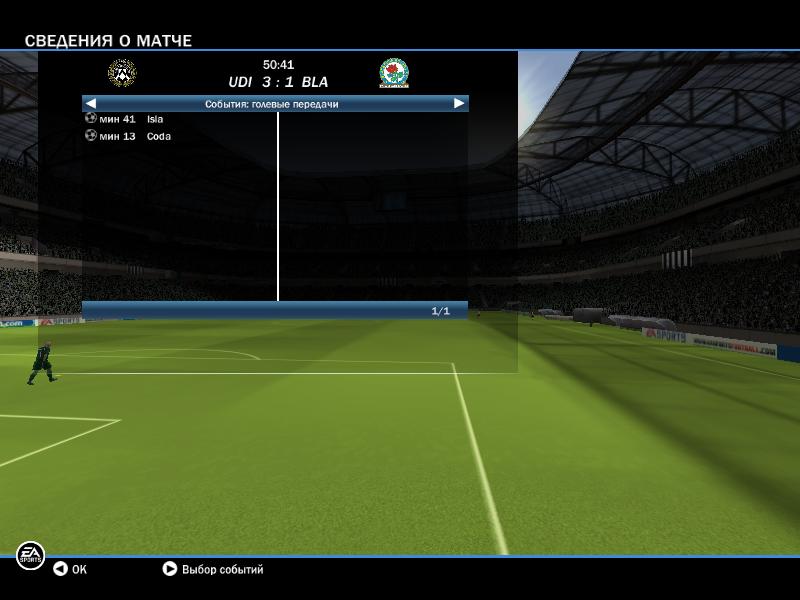Image resolution: width=800 pixels, height=600 pixels.
Task: Confirm with the OK button
Action: click(x=70, y=569)
